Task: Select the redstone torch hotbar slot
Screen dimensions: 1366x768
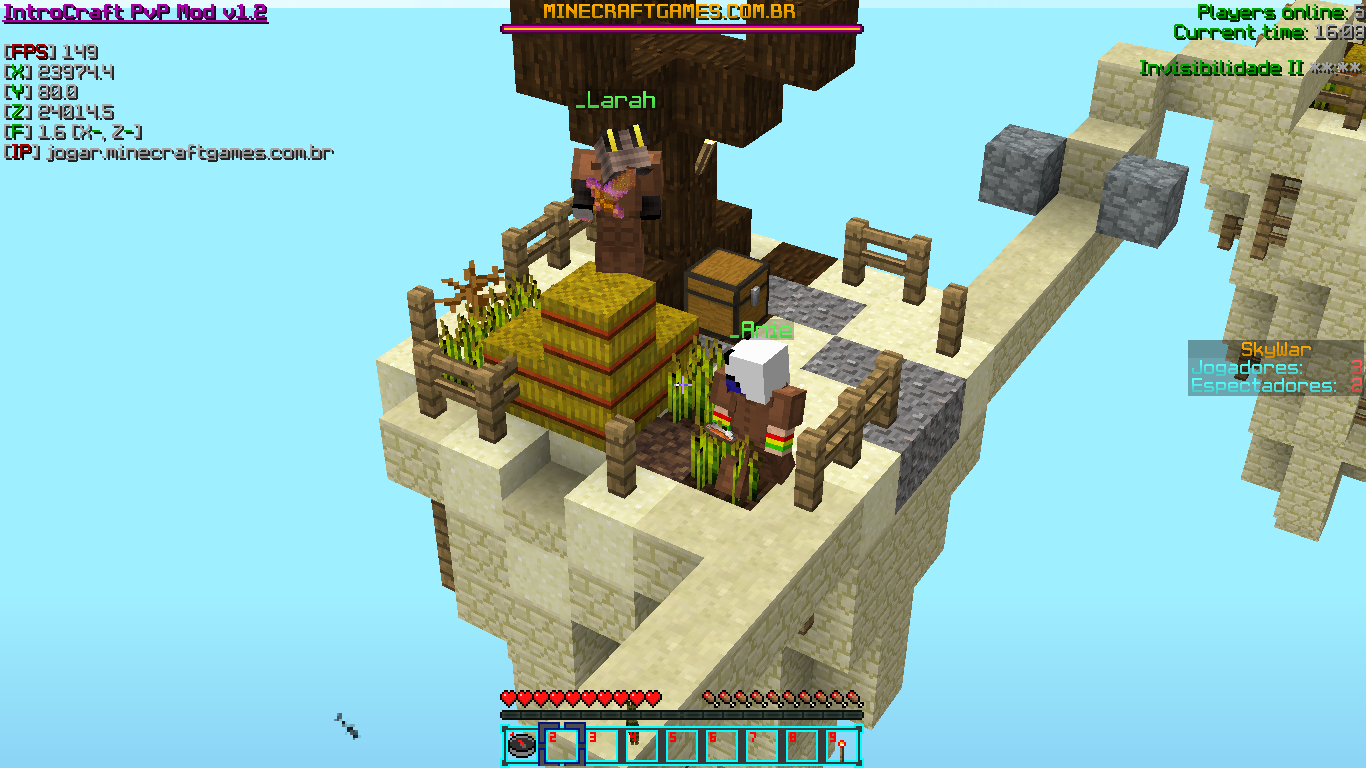Action: click(841, 746)
